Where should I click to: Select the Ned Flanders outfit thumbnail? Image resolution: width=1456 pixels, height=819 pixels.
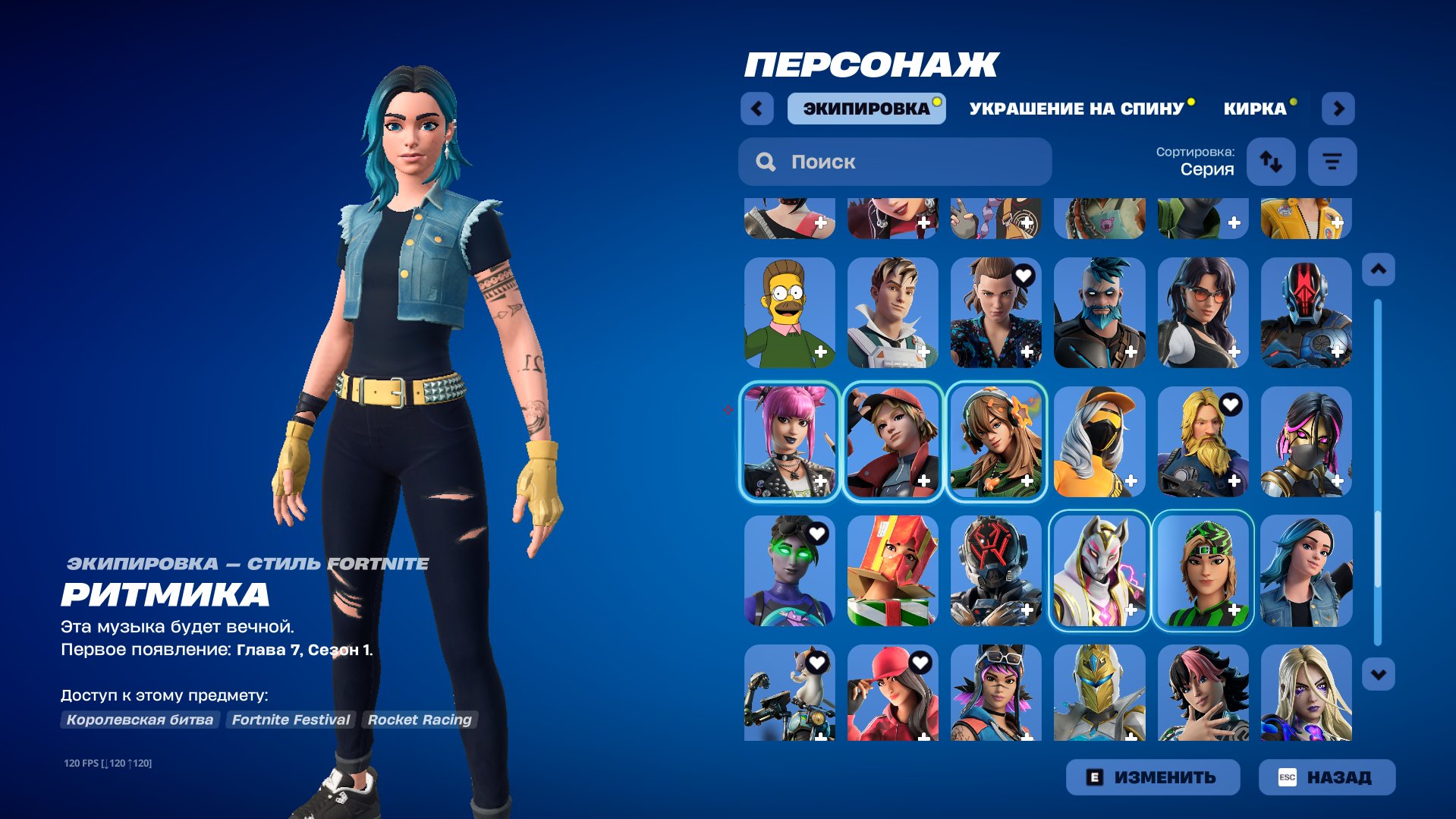pyautogui.click(x=789, y=313)
